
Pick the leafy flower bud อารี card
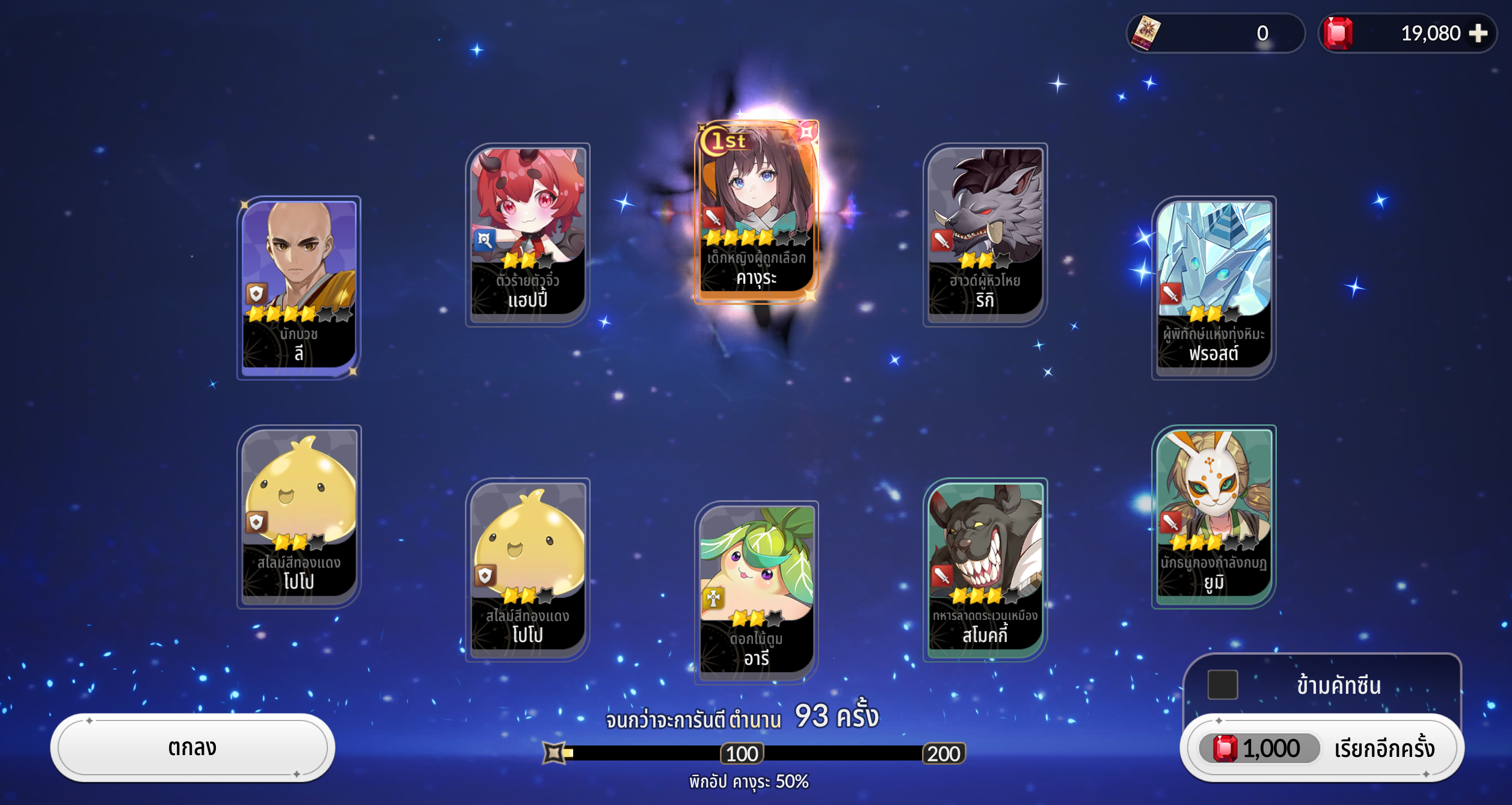pos(757,592)
